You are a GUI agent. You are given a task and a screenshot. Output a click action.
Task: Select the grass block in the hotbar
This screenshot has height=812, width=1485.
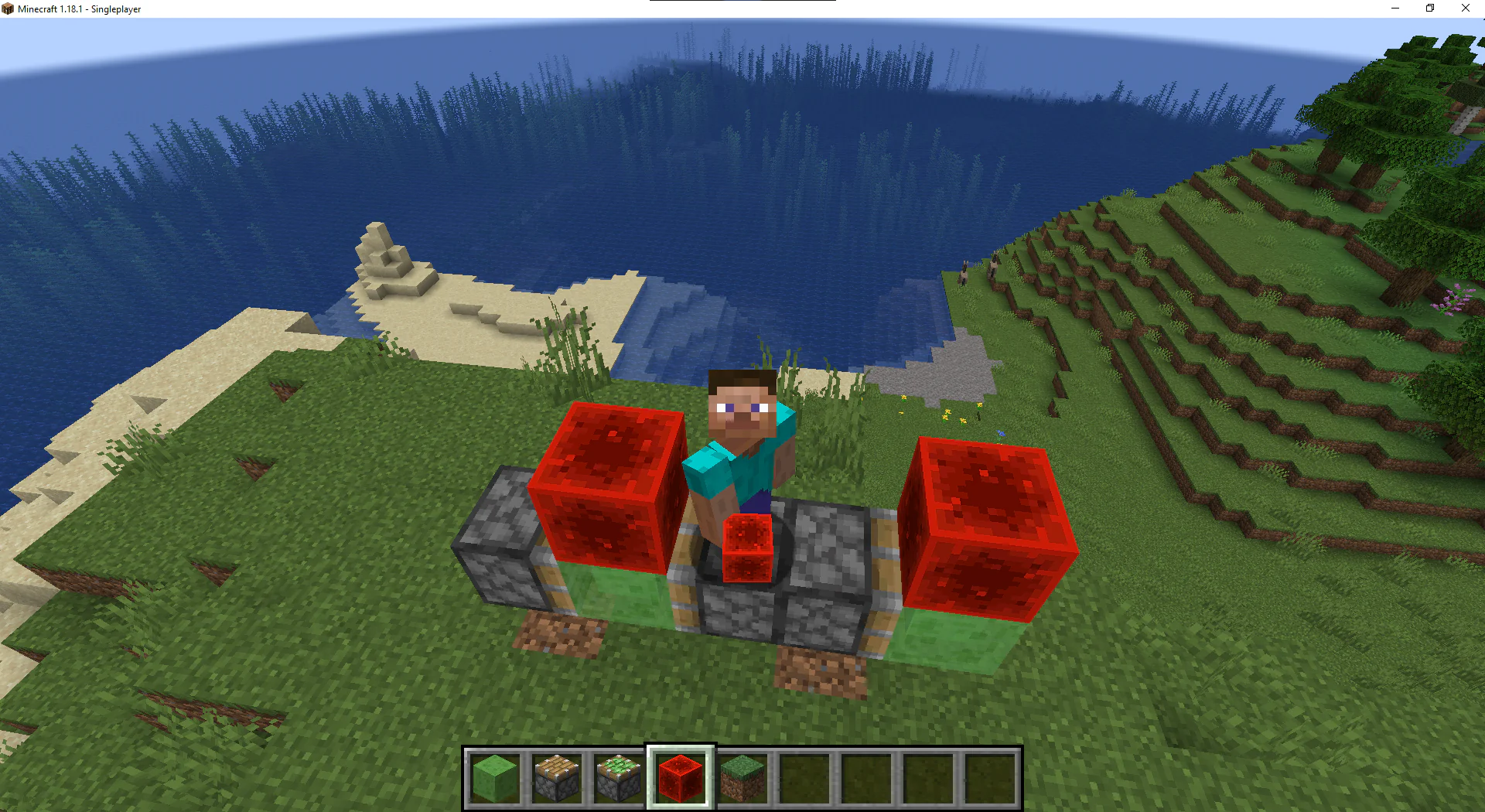tap(742, 777)
